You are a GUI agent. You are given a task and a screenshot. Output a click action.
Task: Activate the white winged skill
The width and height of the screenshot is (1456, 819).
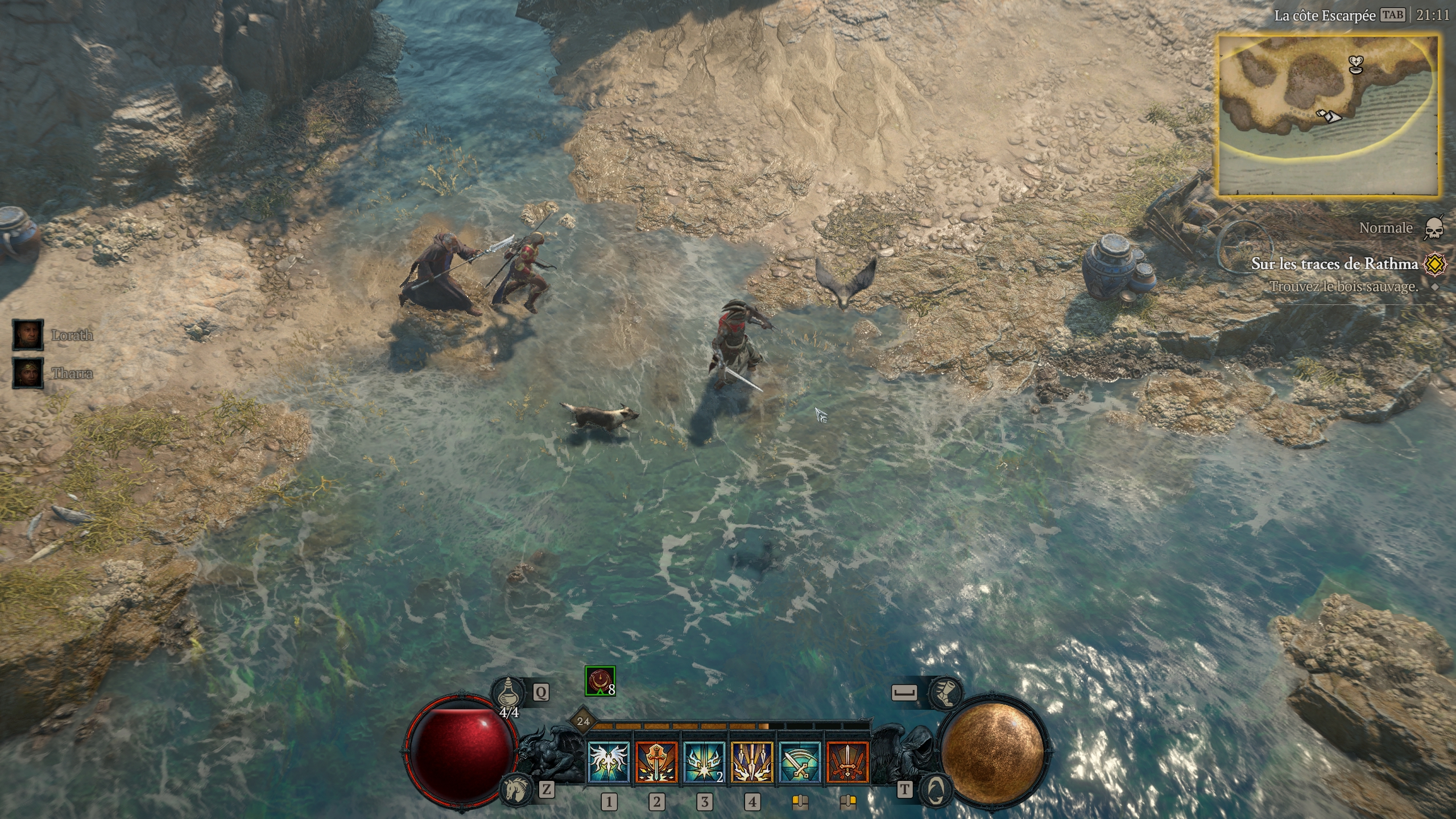point(609,763)
